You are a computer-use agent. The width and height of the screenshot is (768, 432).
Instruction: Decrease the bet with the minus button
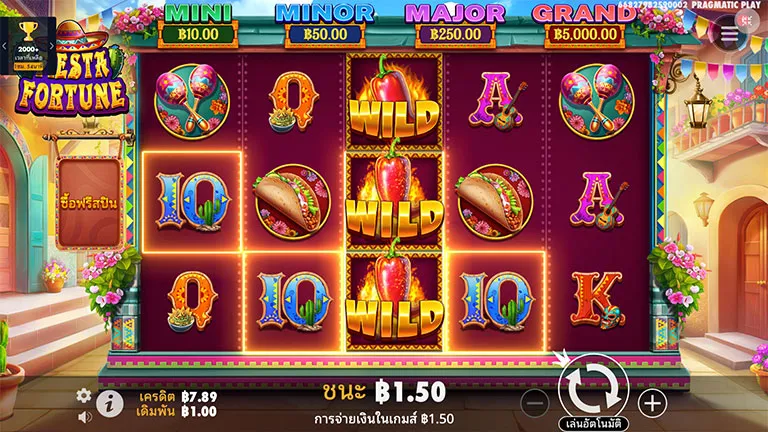click(x=536, y=403)
